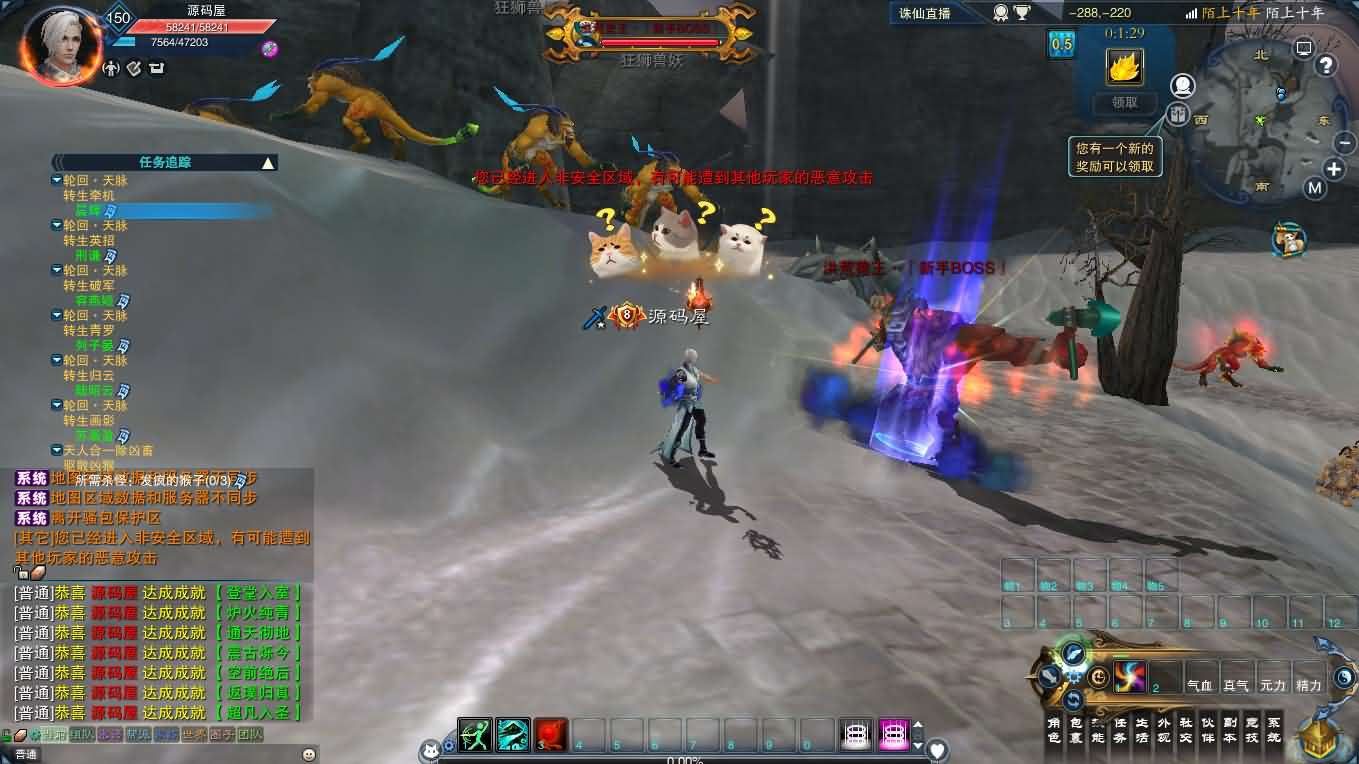Open the 系统 system menu
The image size is (1359, 764).
(x=1273, y=730)
